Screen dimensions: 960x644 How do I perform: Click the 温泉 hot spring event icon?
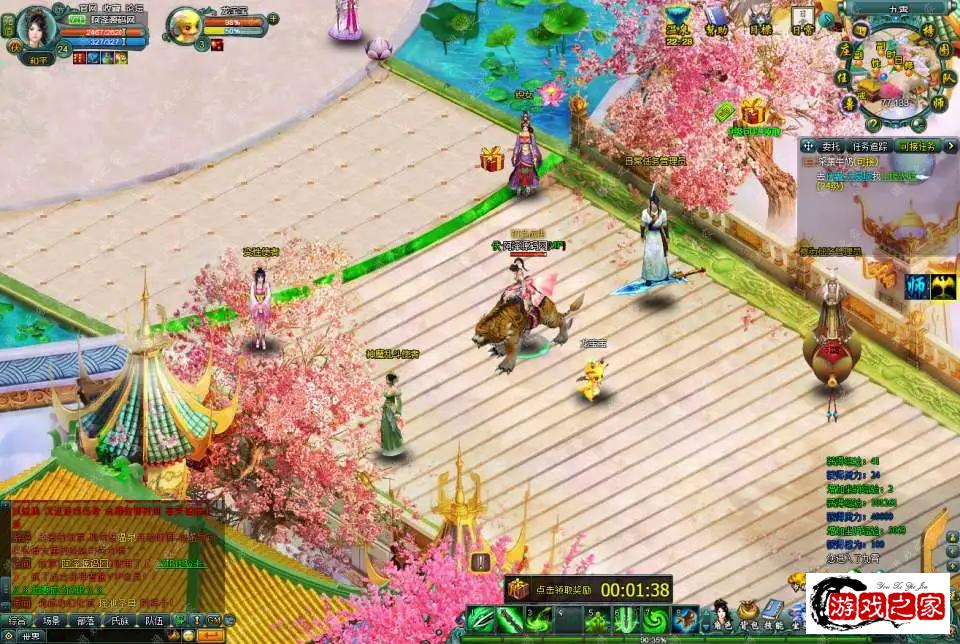click(679, 19)
